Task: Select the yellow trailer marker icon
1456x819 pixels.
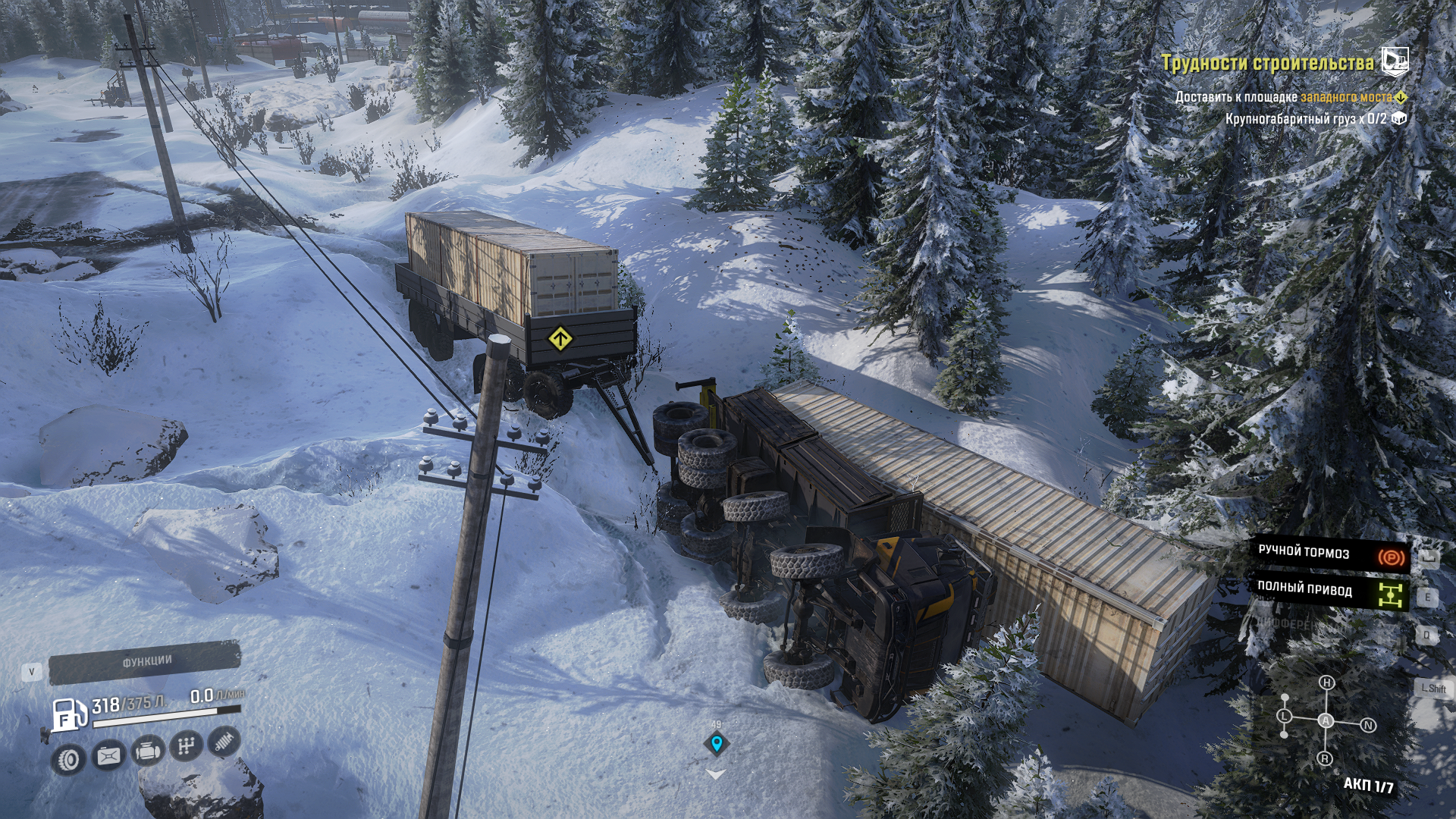Action: pyautogui.click(x=560, y=338)
